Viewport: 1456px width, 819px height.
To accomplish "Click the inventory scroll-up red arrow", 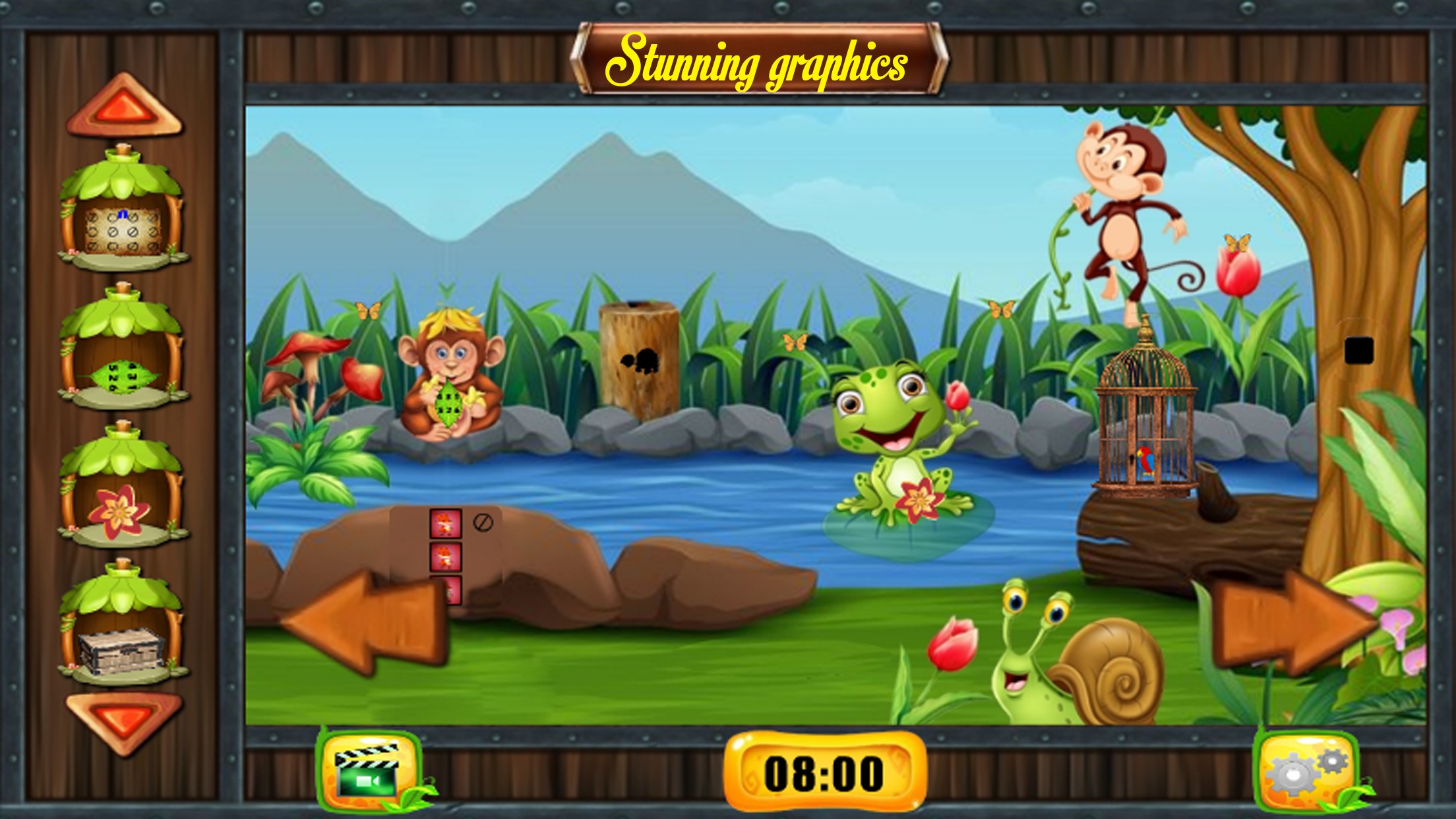I will pos(123,106).
